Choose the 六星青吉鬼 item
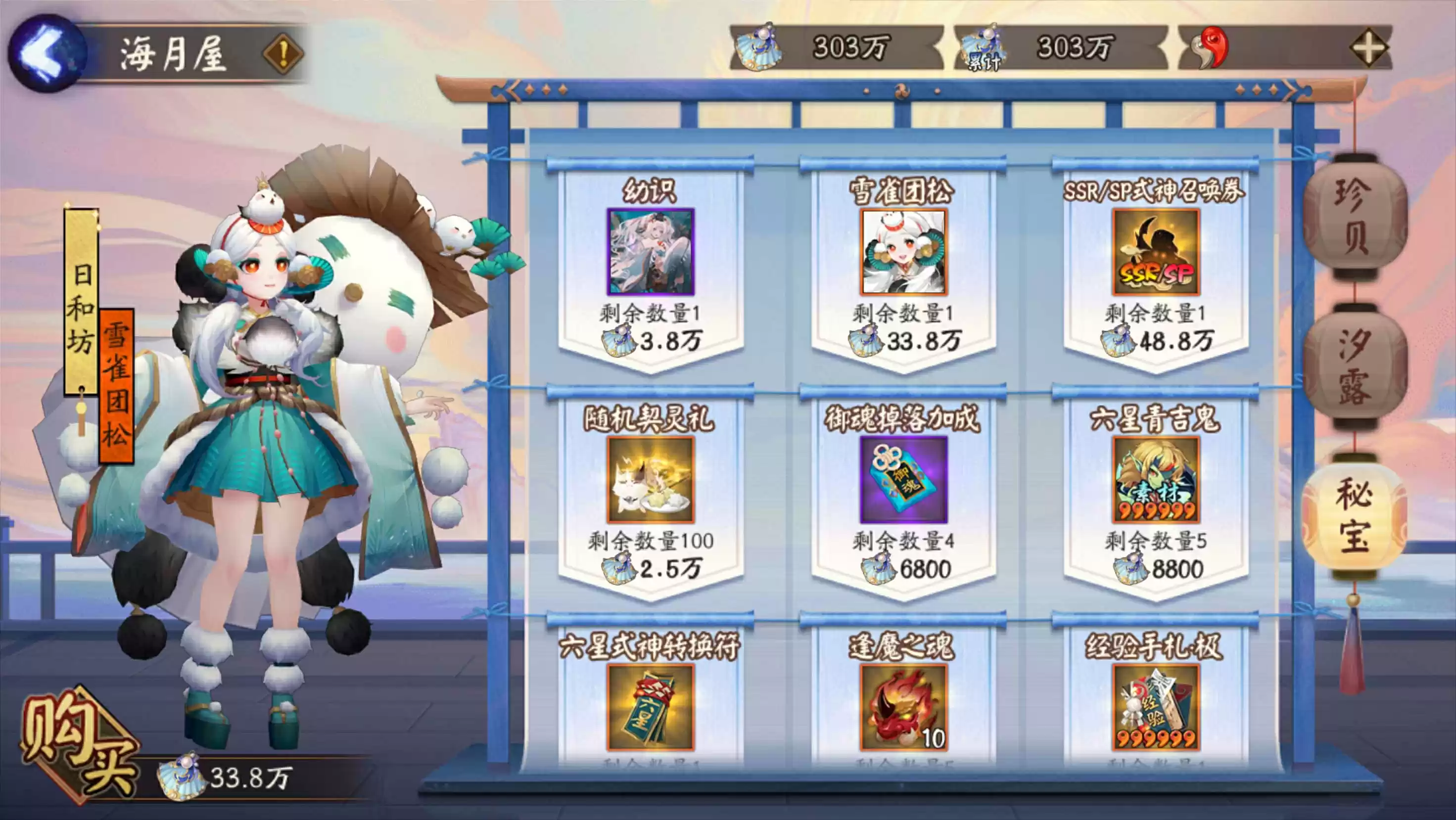 point(1156,480)
